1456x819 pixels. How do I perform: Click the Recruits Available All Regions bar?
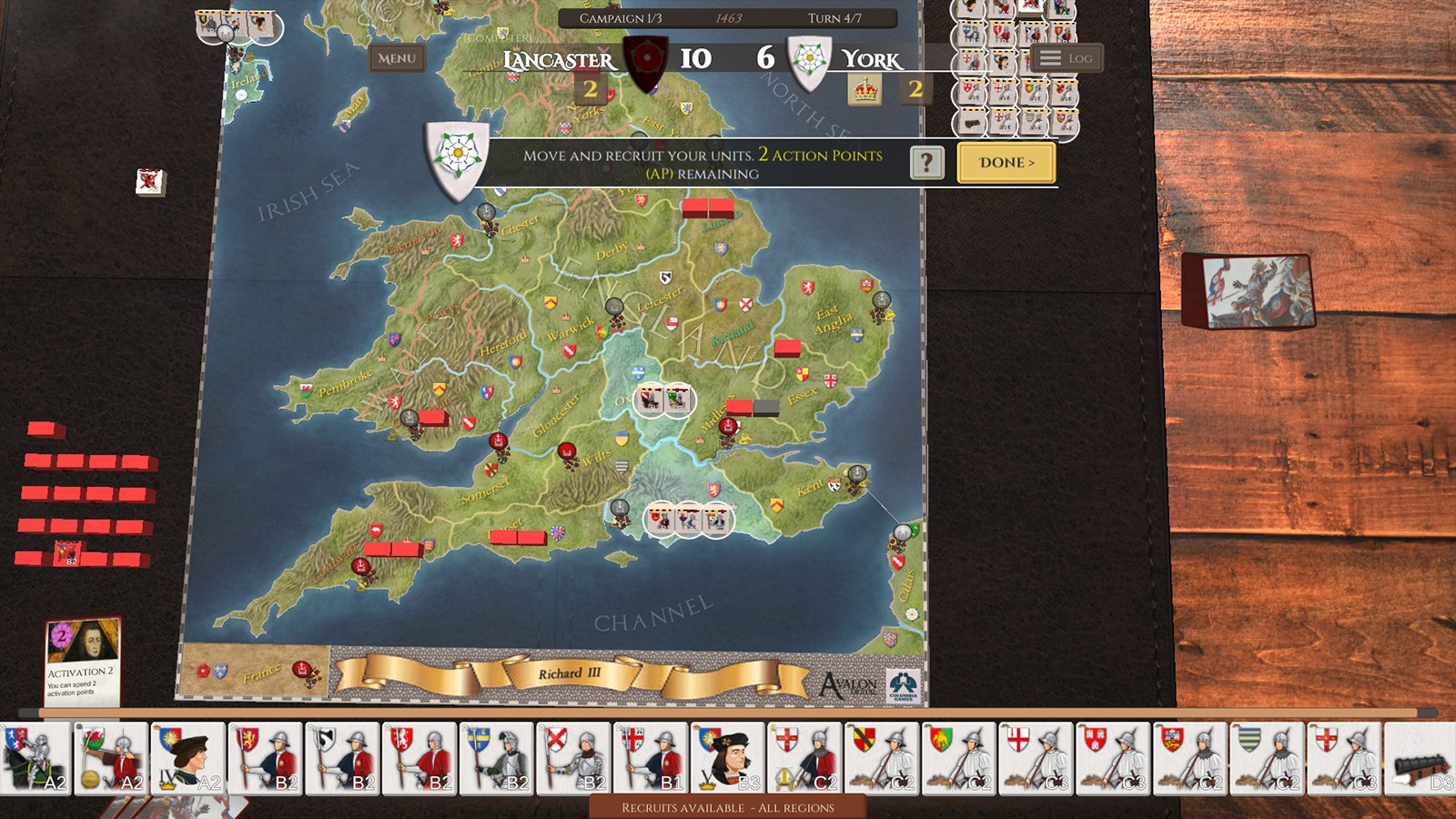[x=728, y=806]
